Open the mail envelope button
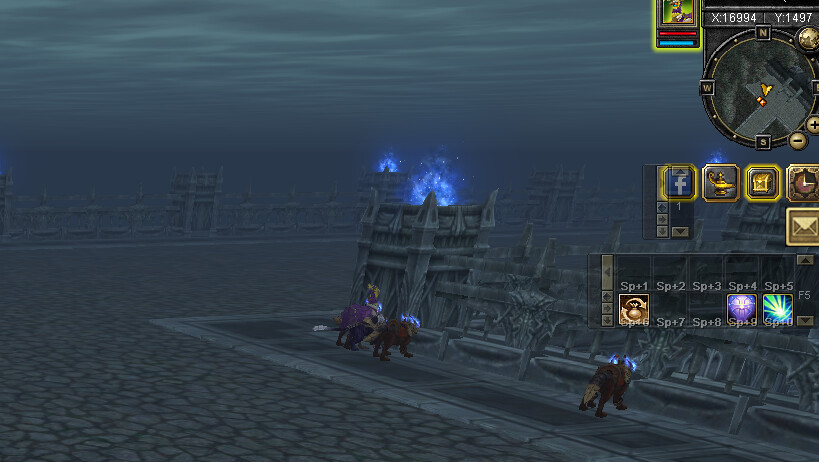 803,227
